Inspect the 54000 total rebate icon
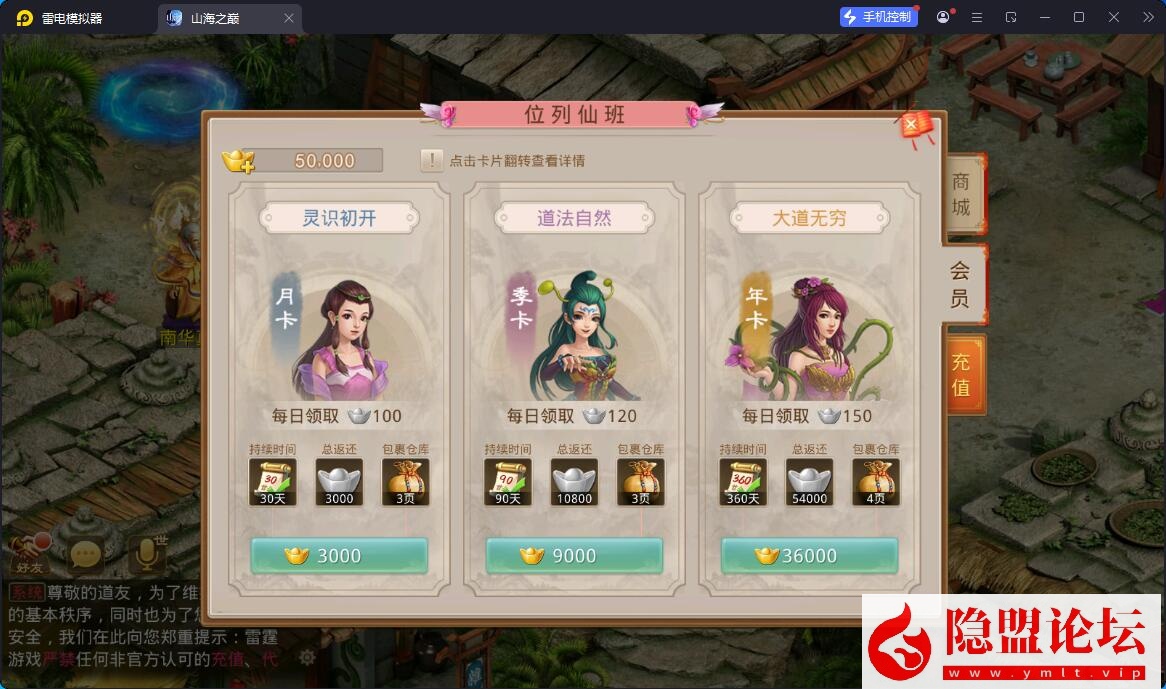The image size is (1166, 689). coord(809,482)
